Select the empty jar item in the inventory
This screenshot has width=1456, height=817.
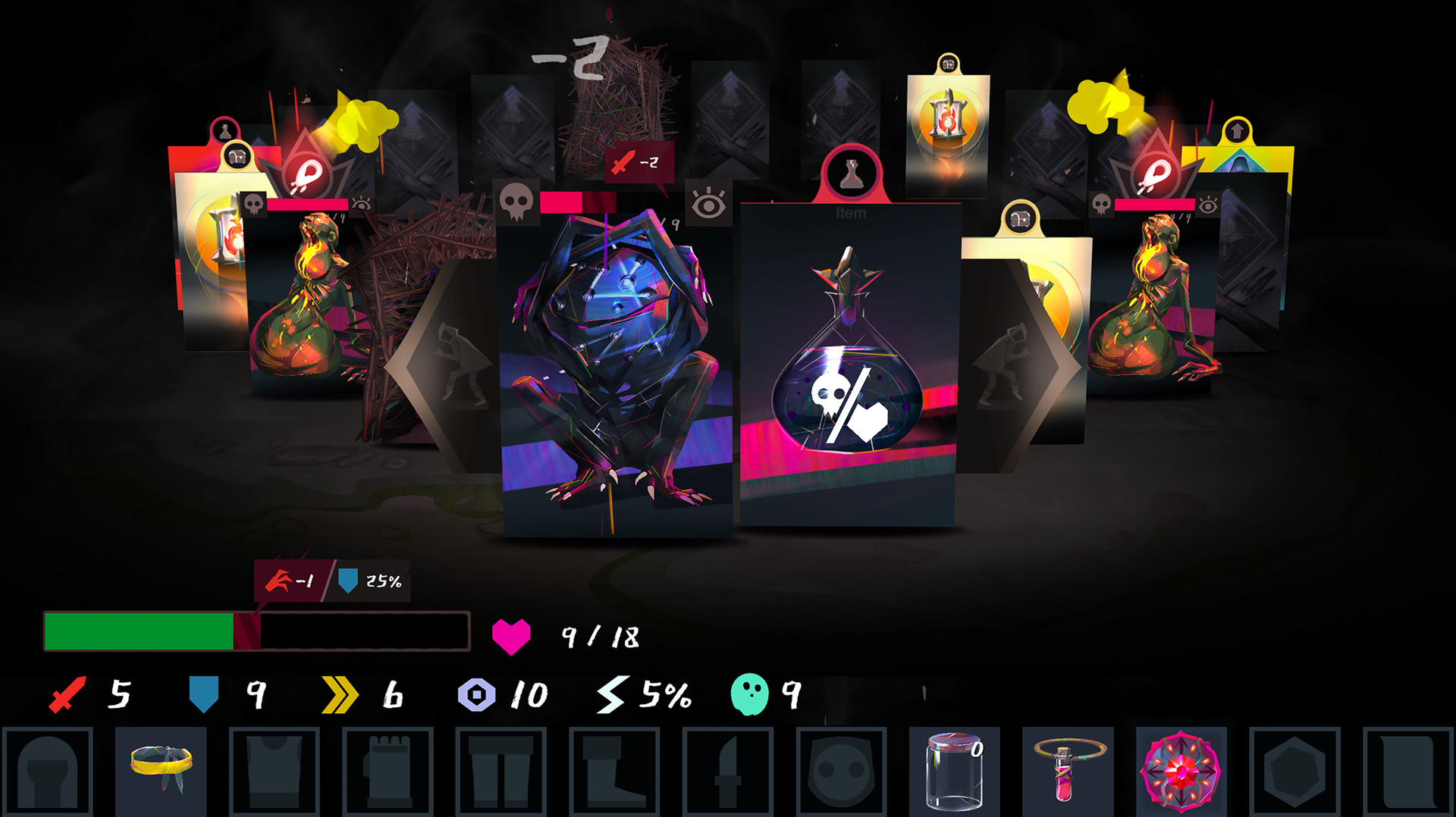tap(954, 773)
